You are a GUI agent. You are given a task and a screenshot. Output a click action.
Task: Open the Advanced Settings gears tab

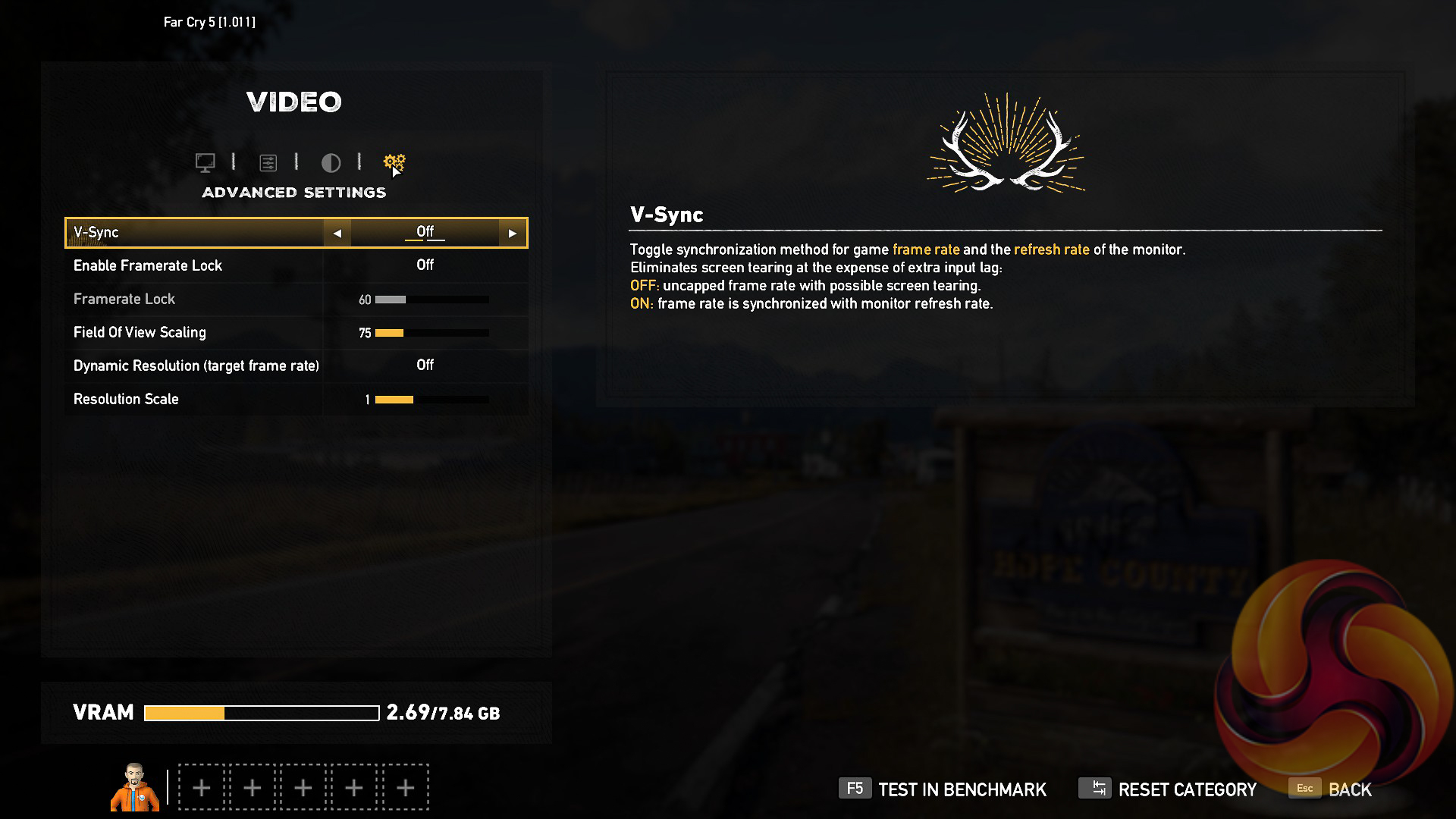click(394, 162)
